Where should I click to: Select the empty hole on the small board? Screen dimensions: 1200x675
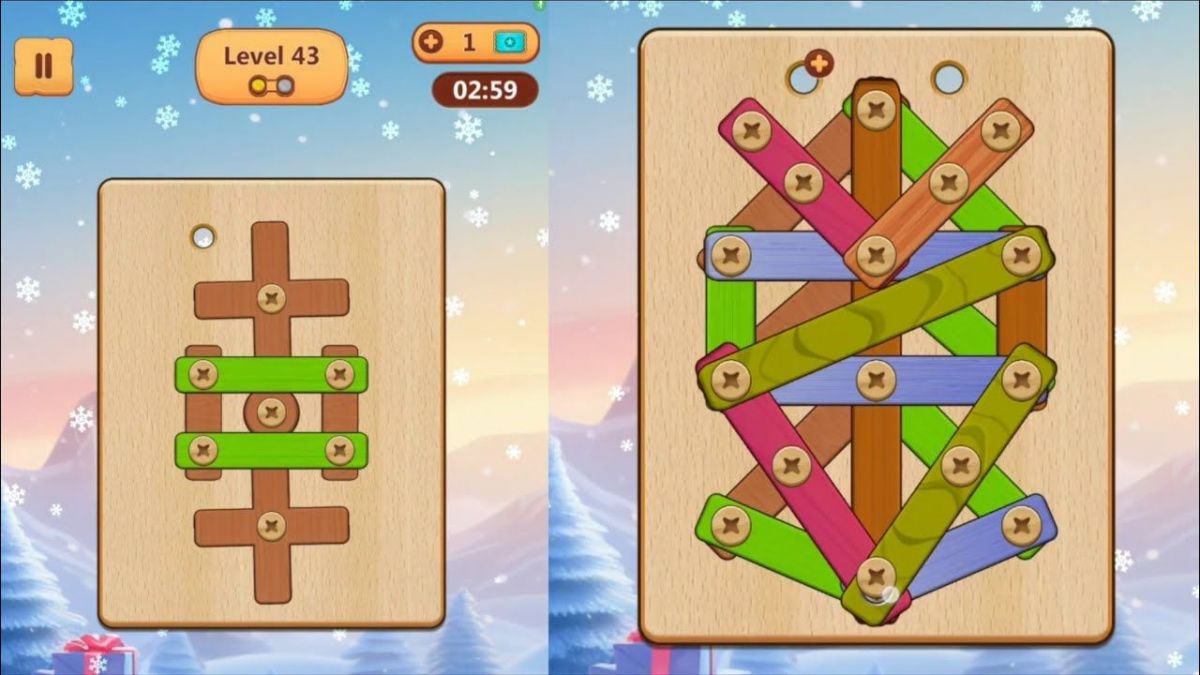[x=203, y=237]
